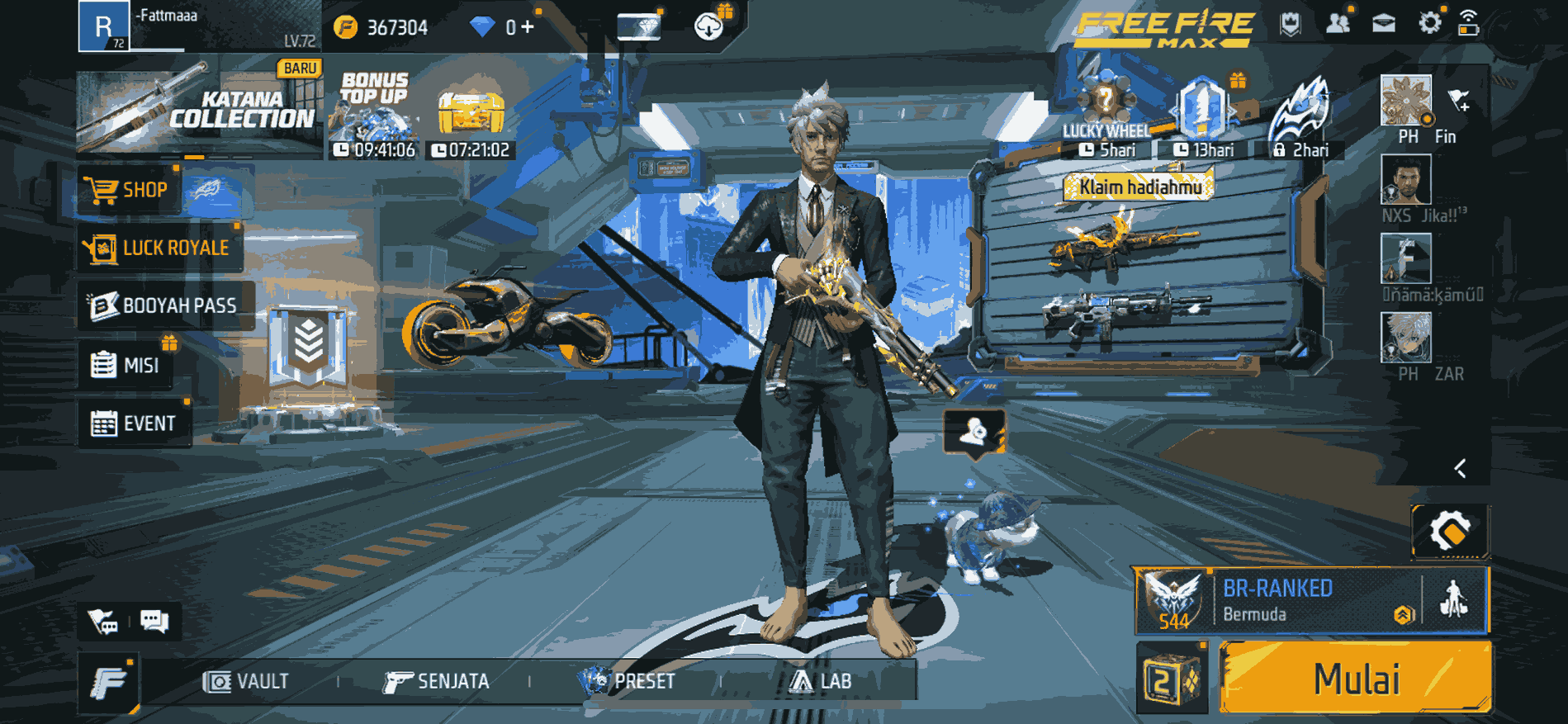The image size is (1568, 724).
Task: Open the Shop menu
Action: tap(128, 191)
